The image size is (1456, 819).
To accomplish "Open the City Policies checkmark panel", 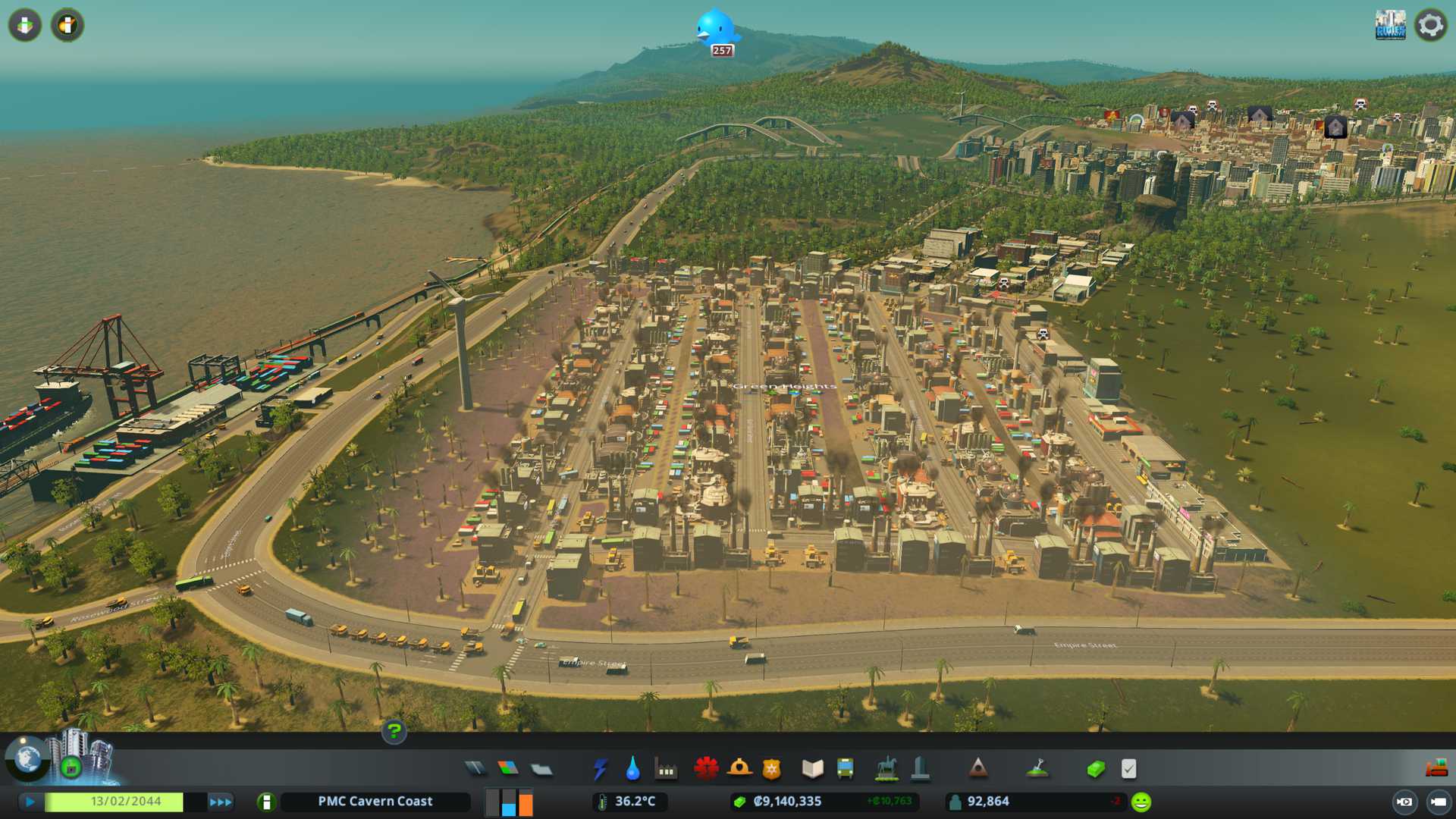I will tap(1128, 769).
